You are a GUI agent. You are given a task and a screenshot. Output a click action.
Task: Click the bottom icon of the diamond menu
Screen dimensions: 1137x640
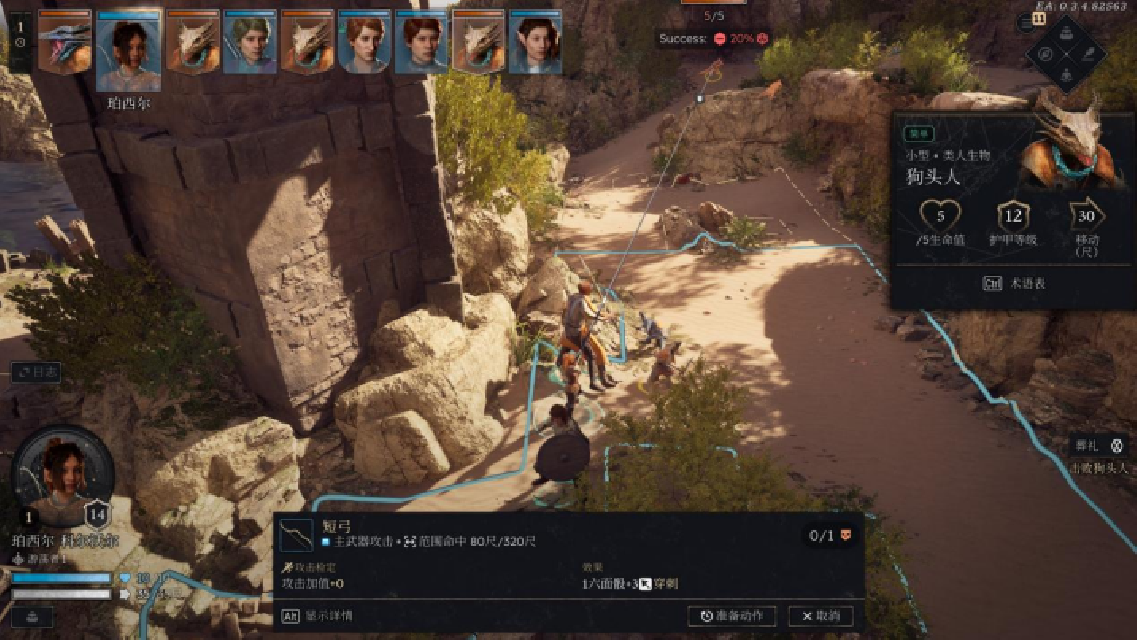[1068, 76]
